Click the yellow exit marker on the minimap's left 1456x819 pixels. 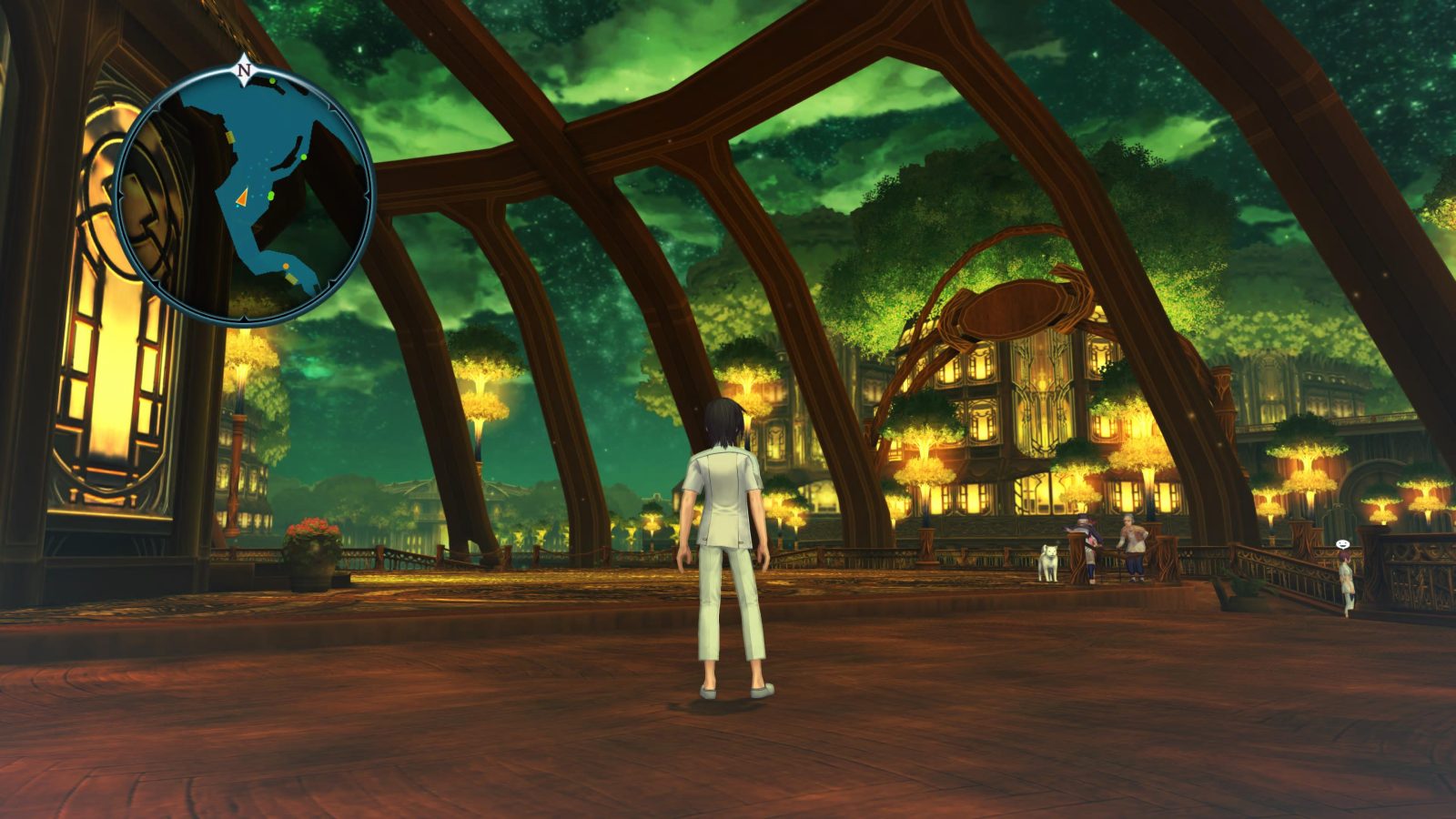(230, 136)
